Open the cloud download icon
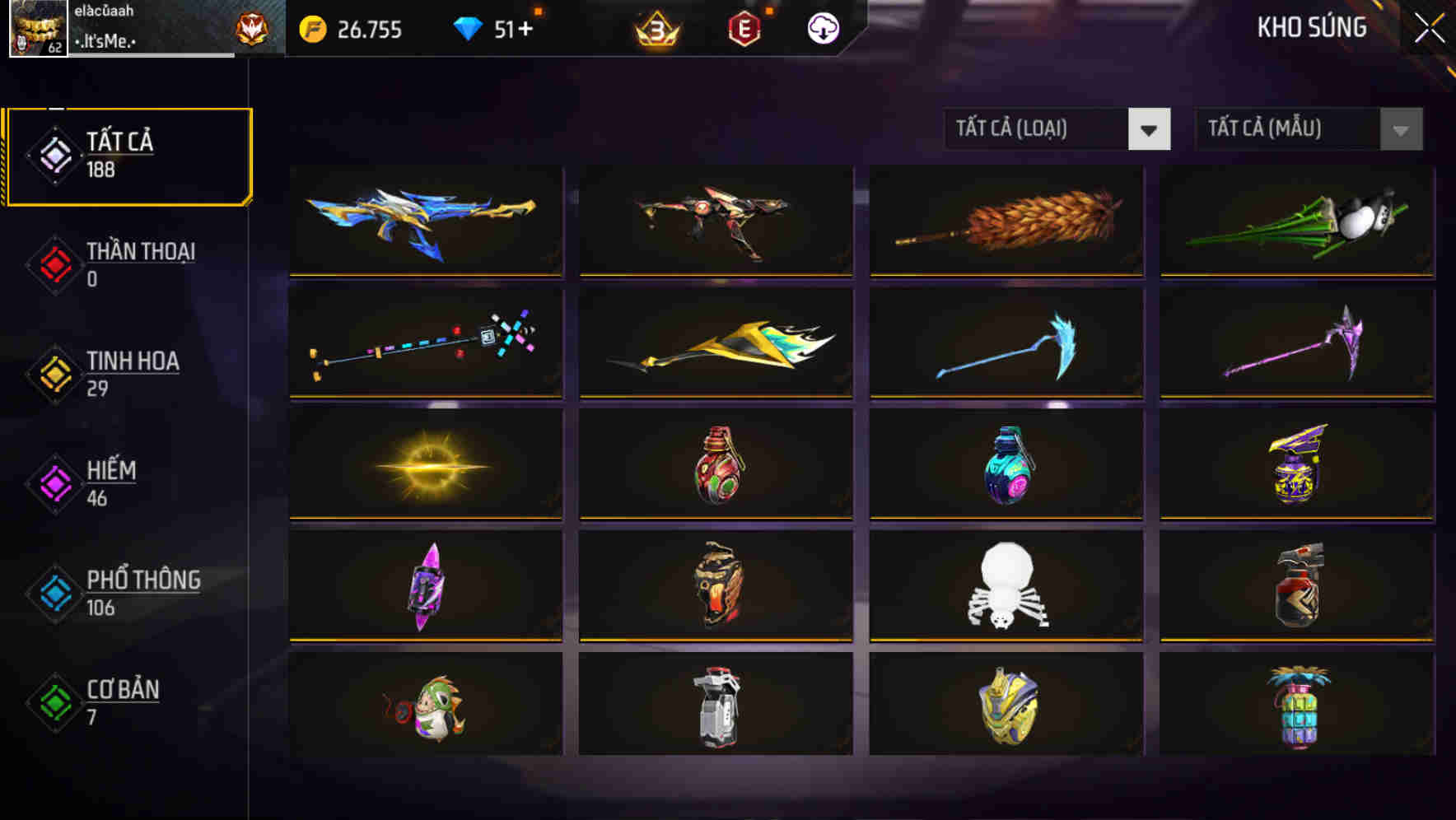The width and height of the screenshot is (1456, 820). [x=823, y=28]
